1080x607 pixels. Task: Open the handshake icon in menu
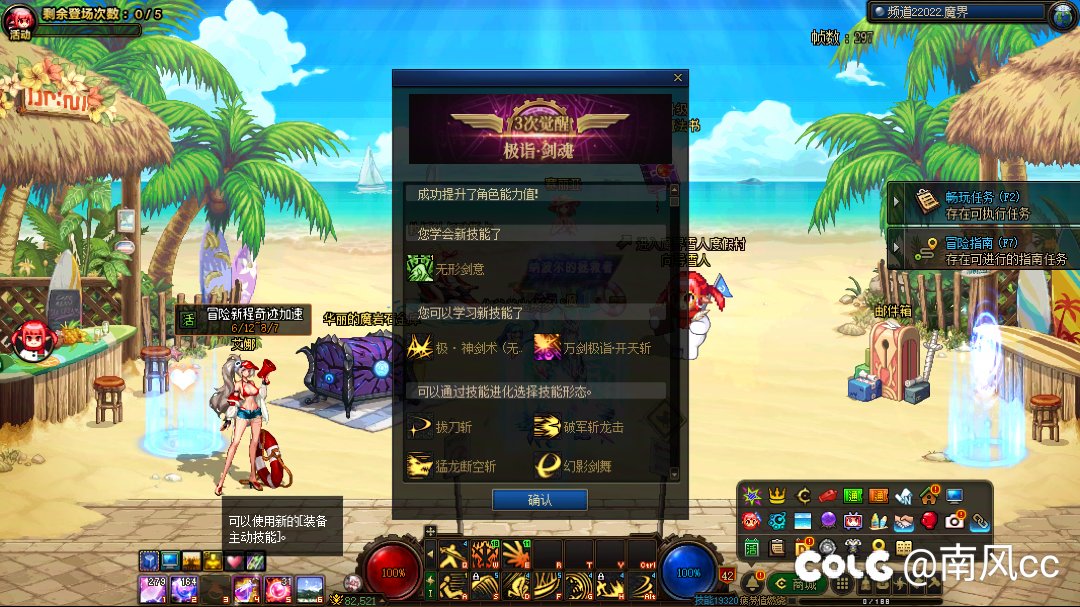point(904,520)
